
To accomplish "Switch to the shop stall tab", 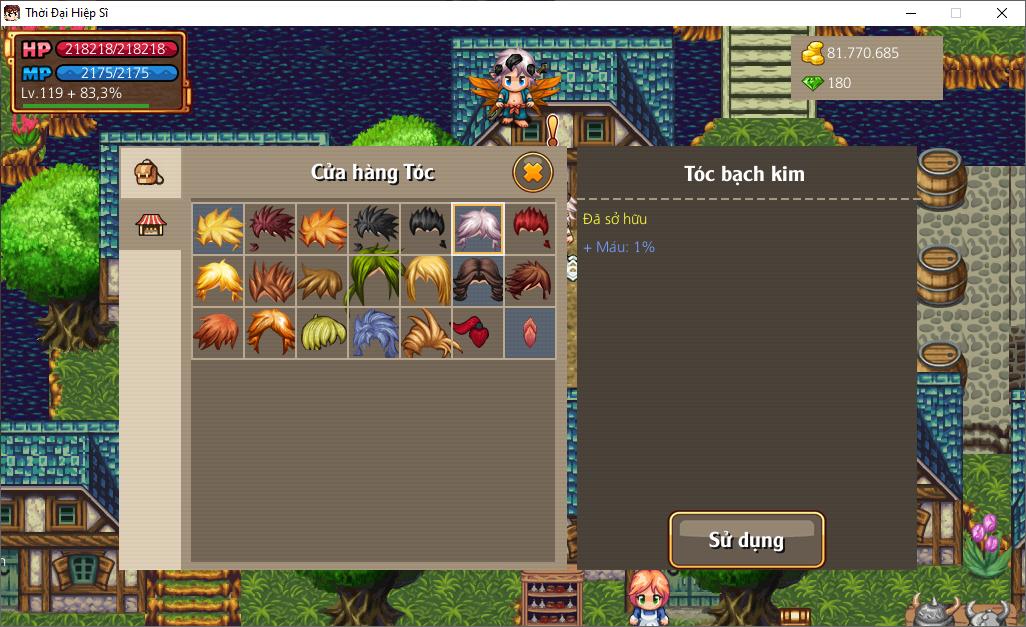I will point(149,225).
